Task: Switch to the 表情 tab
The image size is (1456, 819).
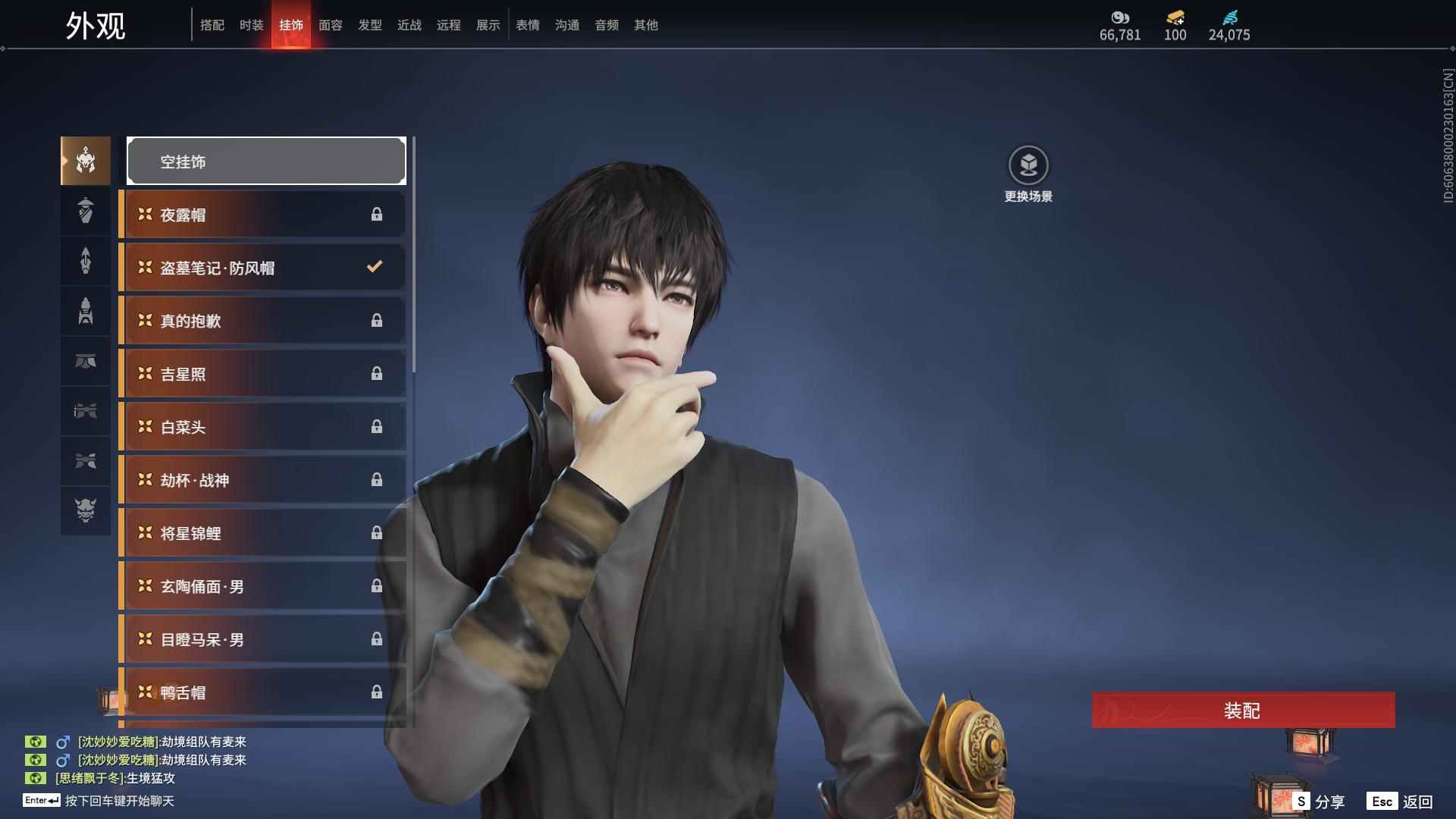Action: coord(528,25)
